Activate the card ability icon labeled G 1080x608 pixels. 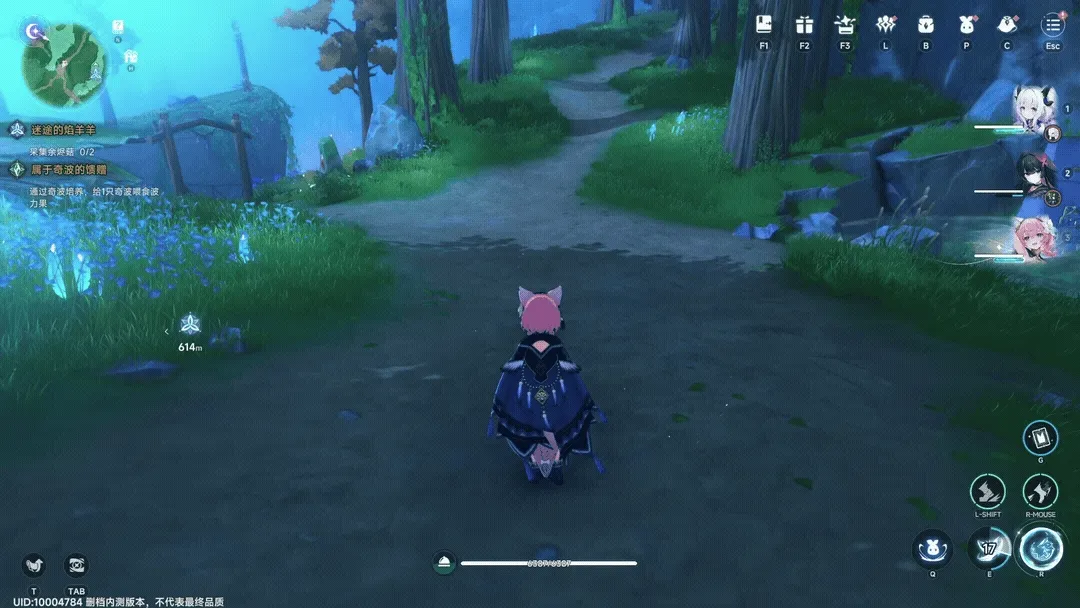click(x=1040, y=437)
